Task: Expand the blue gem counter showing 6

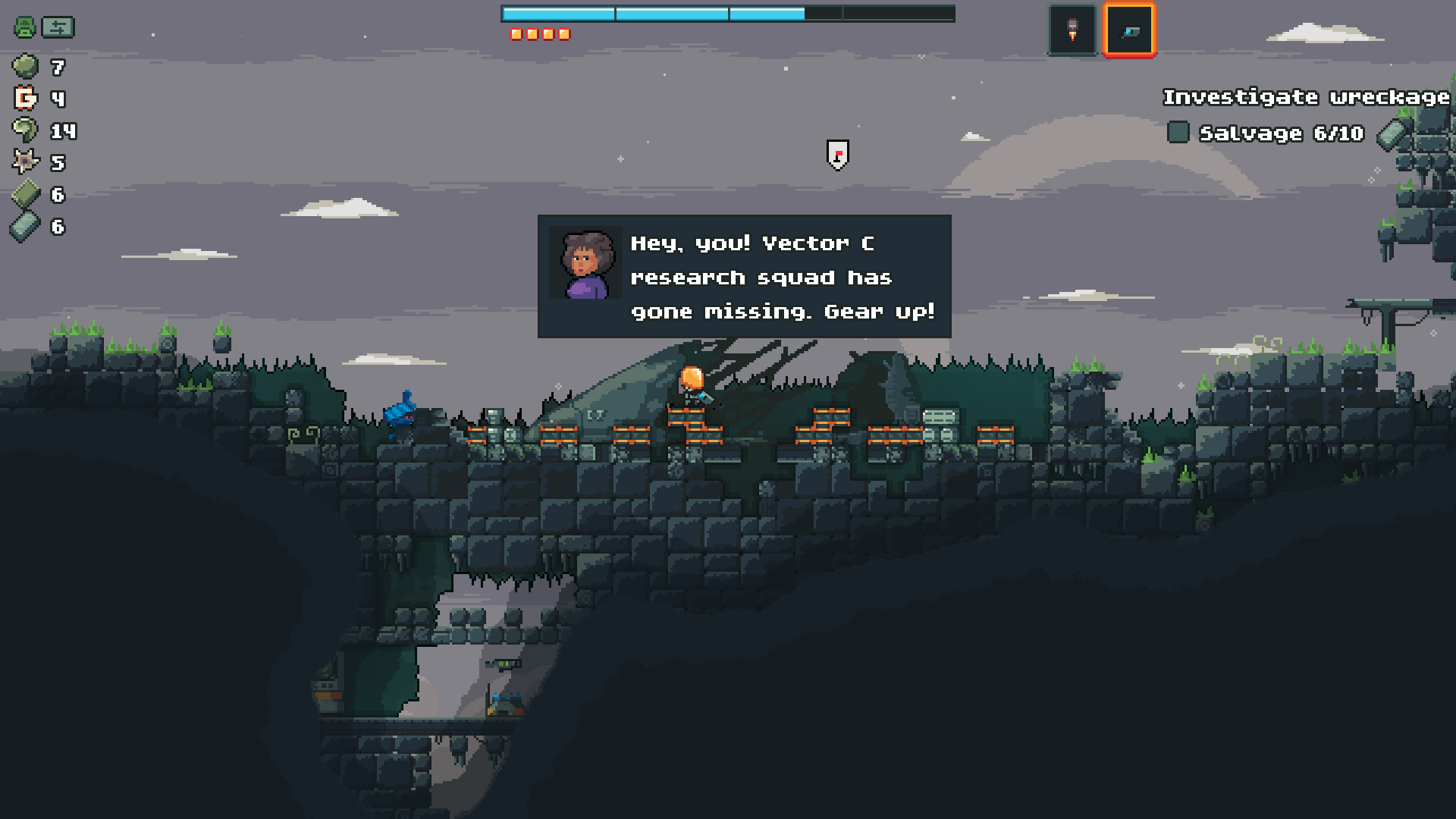Action: [x=24, y=226]
